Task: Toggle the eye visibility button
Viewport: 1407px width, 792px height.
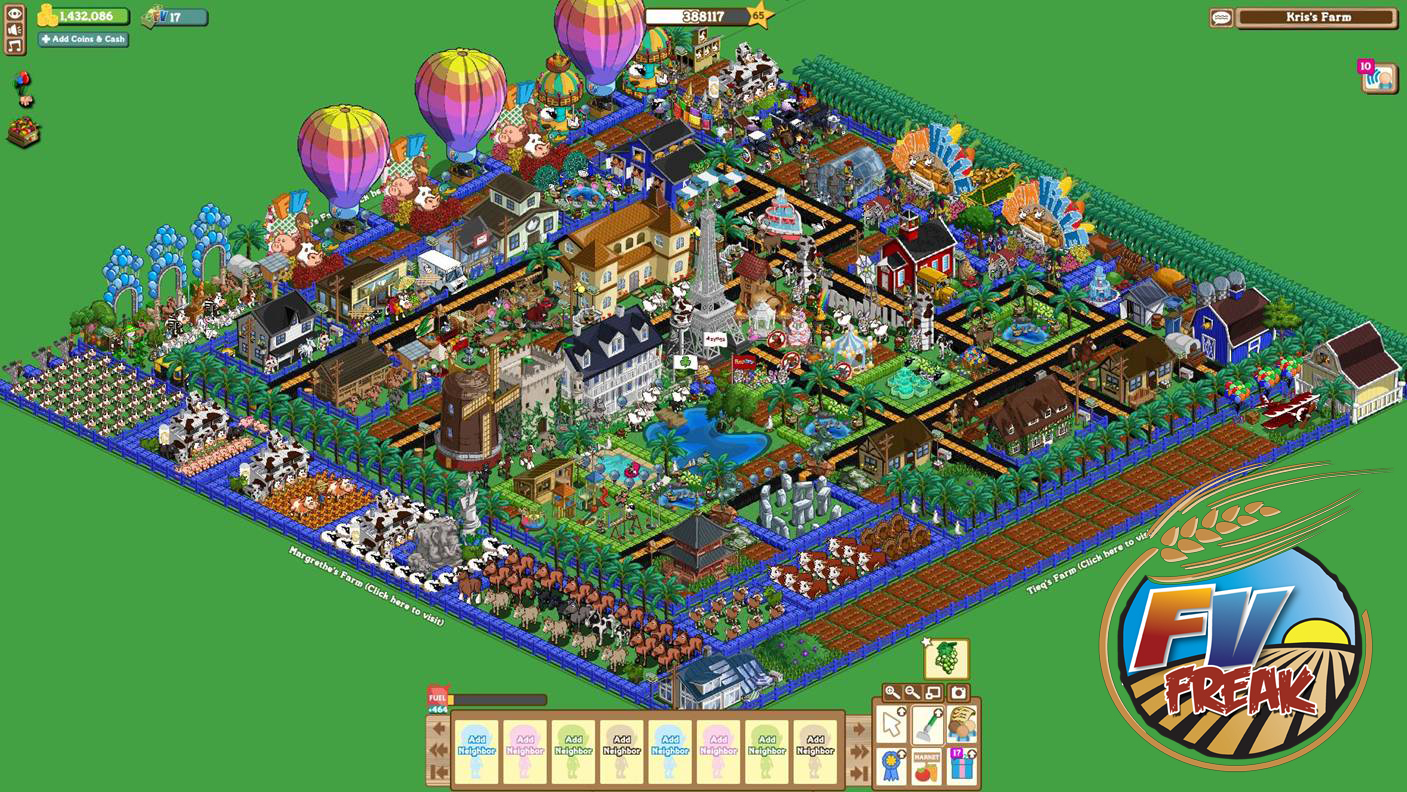Action: (x=14, y=13)
